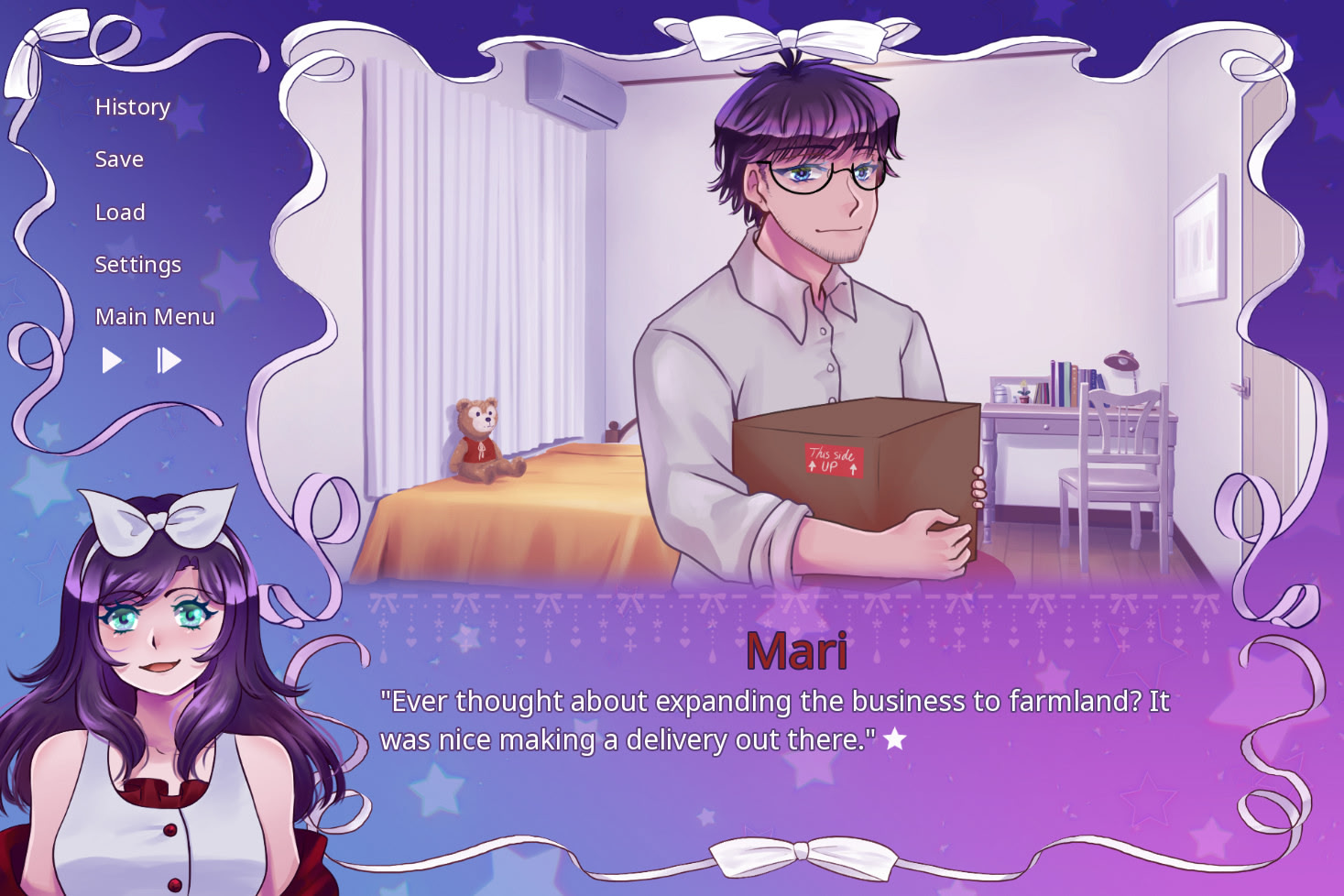Open the Save screen
Viewport: 1344px width, 896px height.
pos(118,159)
